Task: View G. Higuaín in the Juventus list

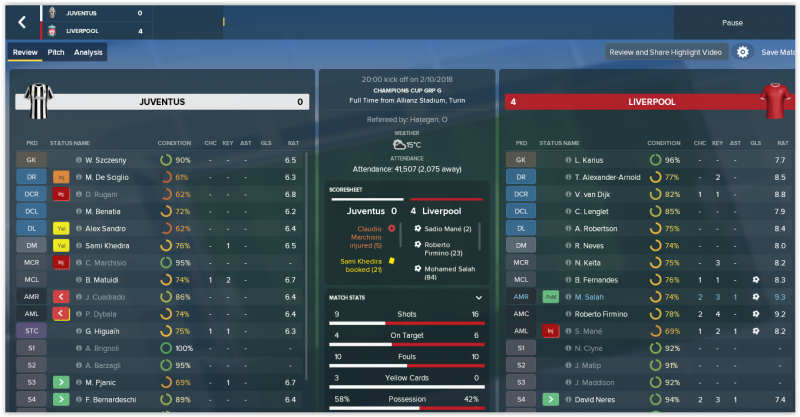Action: (105, 331)
